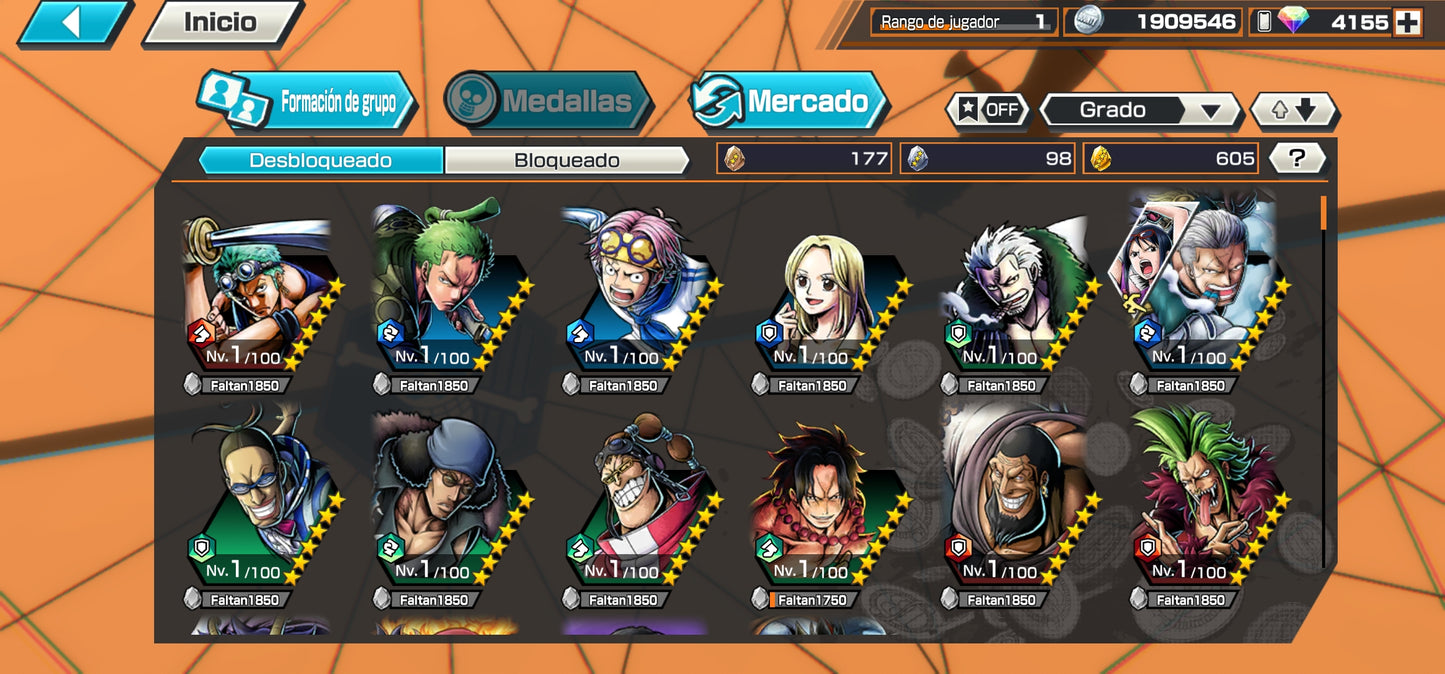Go back with the arrow button
The image size is (1445, 674).
(x=73, y=23)
